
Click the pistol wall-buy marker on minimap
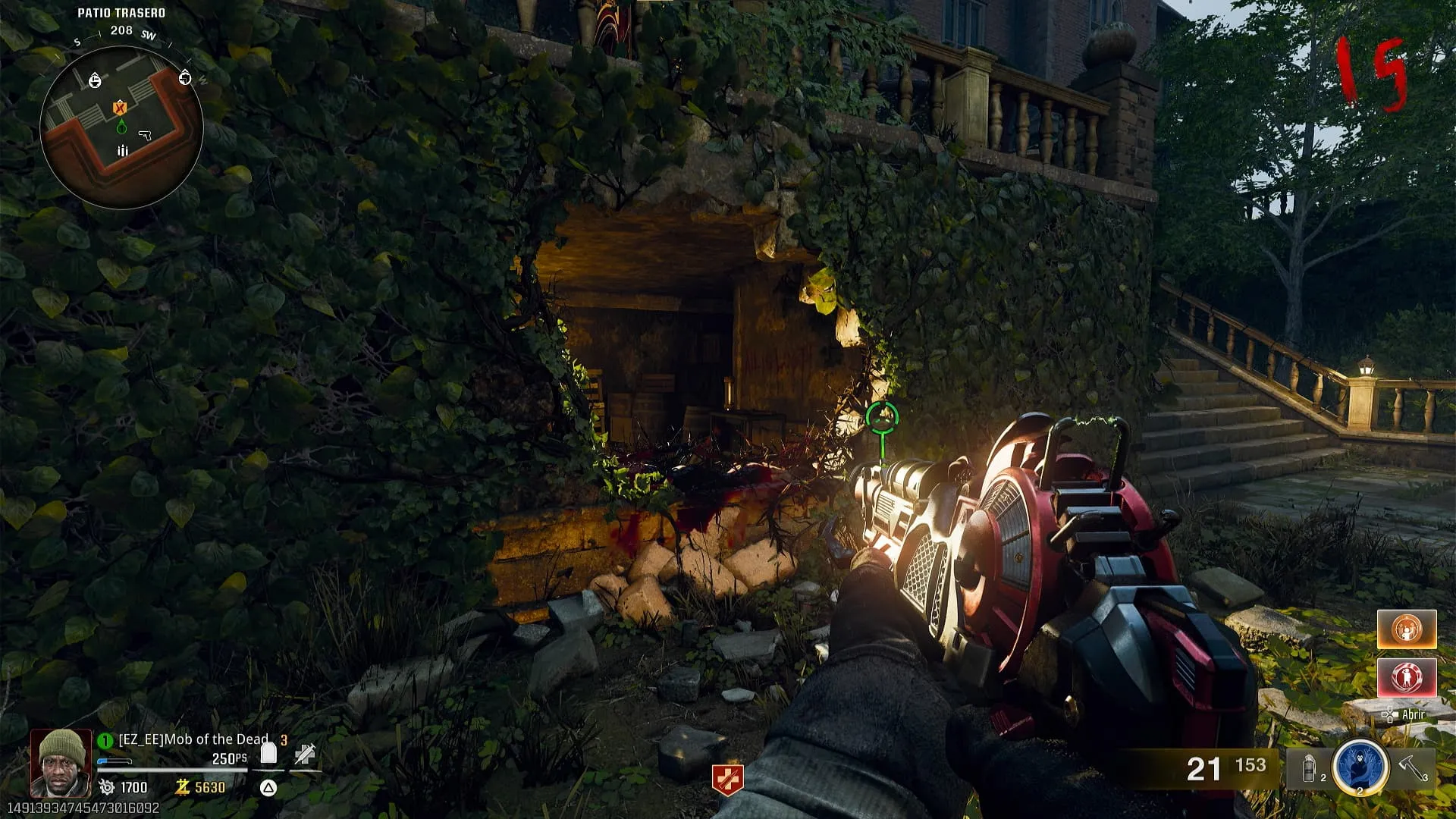click(x=145, y=136)
